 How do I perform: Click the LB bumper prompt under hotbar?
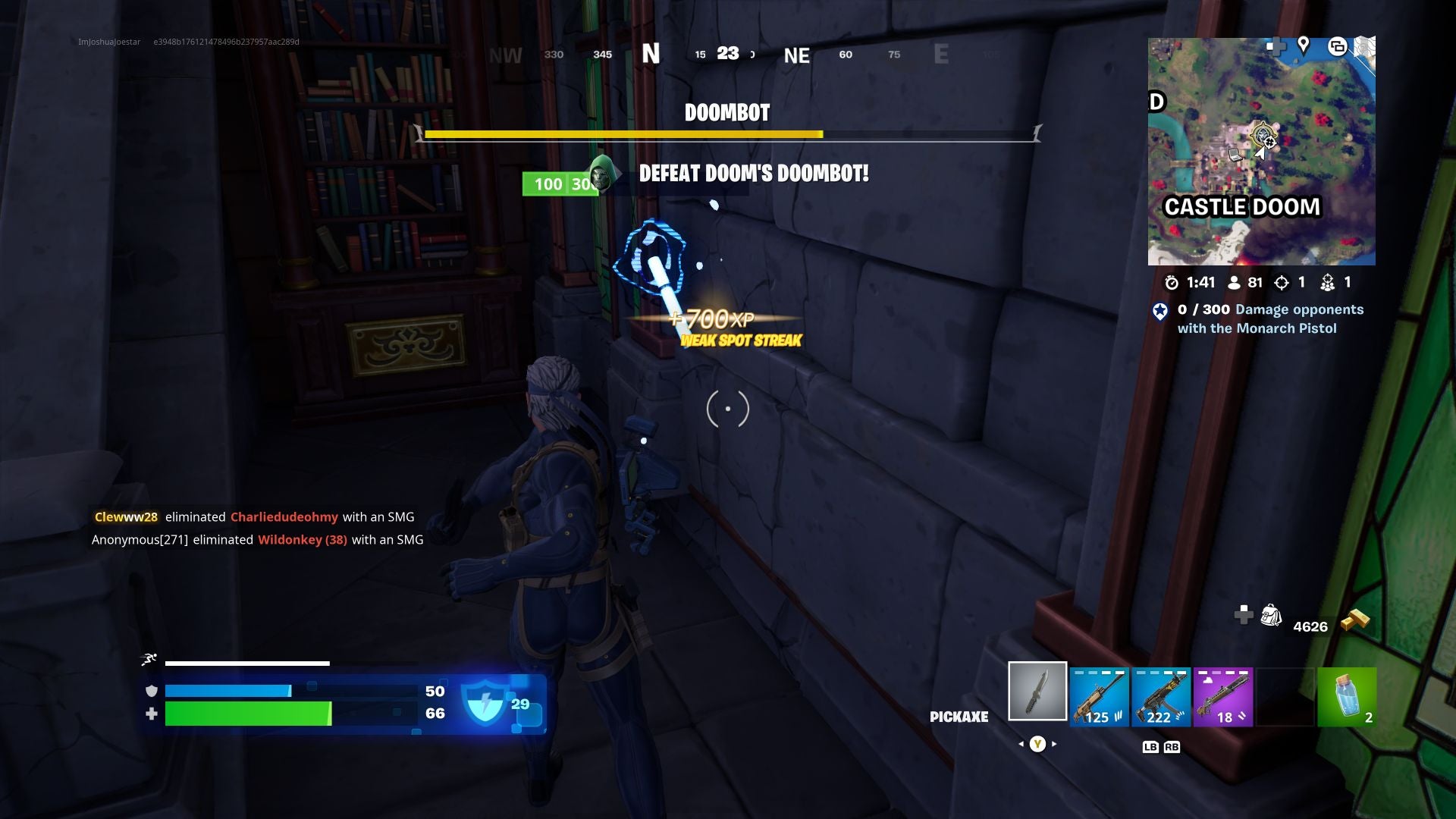tap(1152, 746)
